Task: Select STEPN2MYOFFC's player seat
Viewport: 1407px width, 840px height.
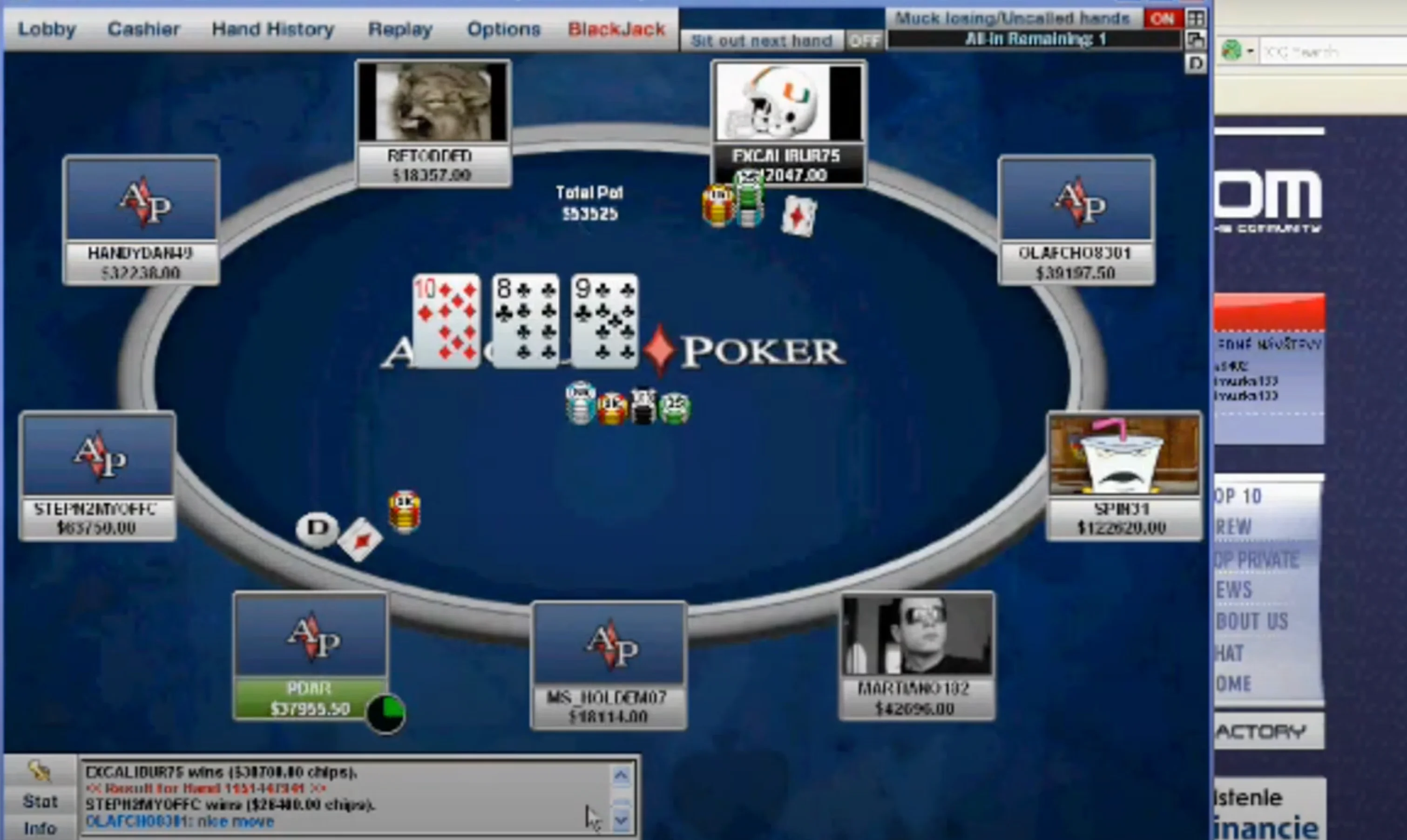Action: pyautogui.click(x=97, y=475)
